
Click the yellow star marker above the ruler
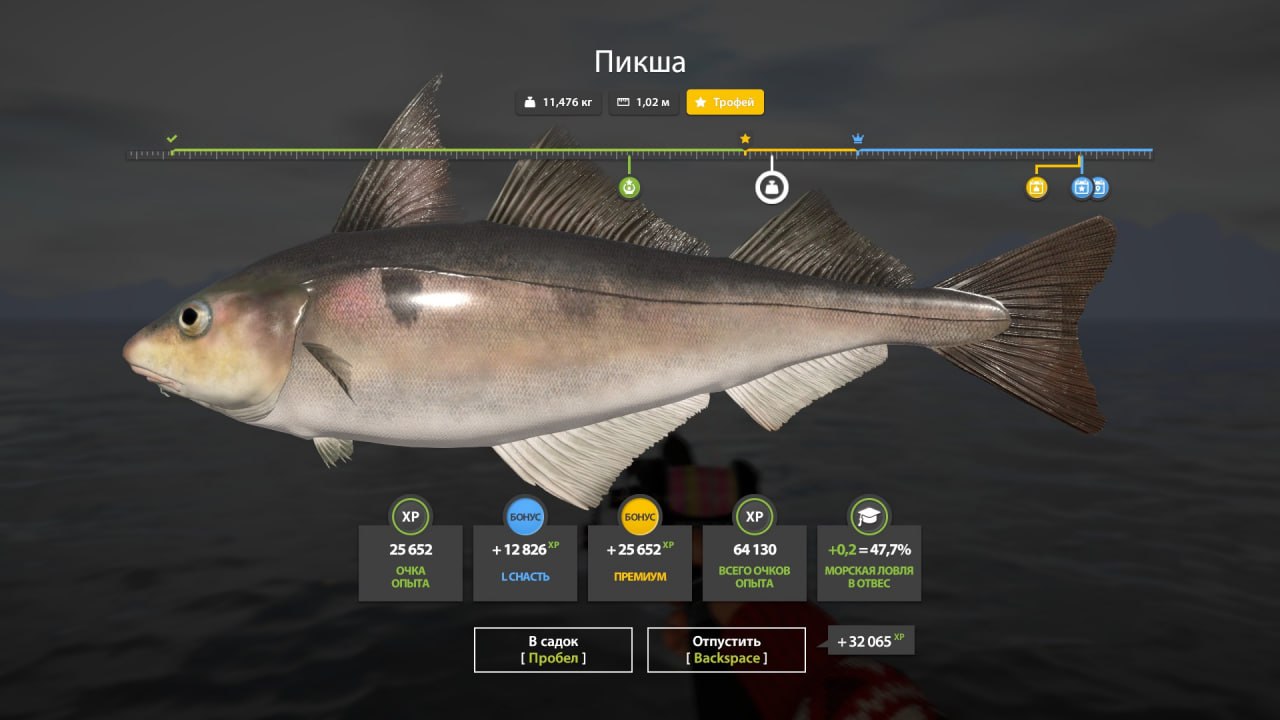click(745, 138)
